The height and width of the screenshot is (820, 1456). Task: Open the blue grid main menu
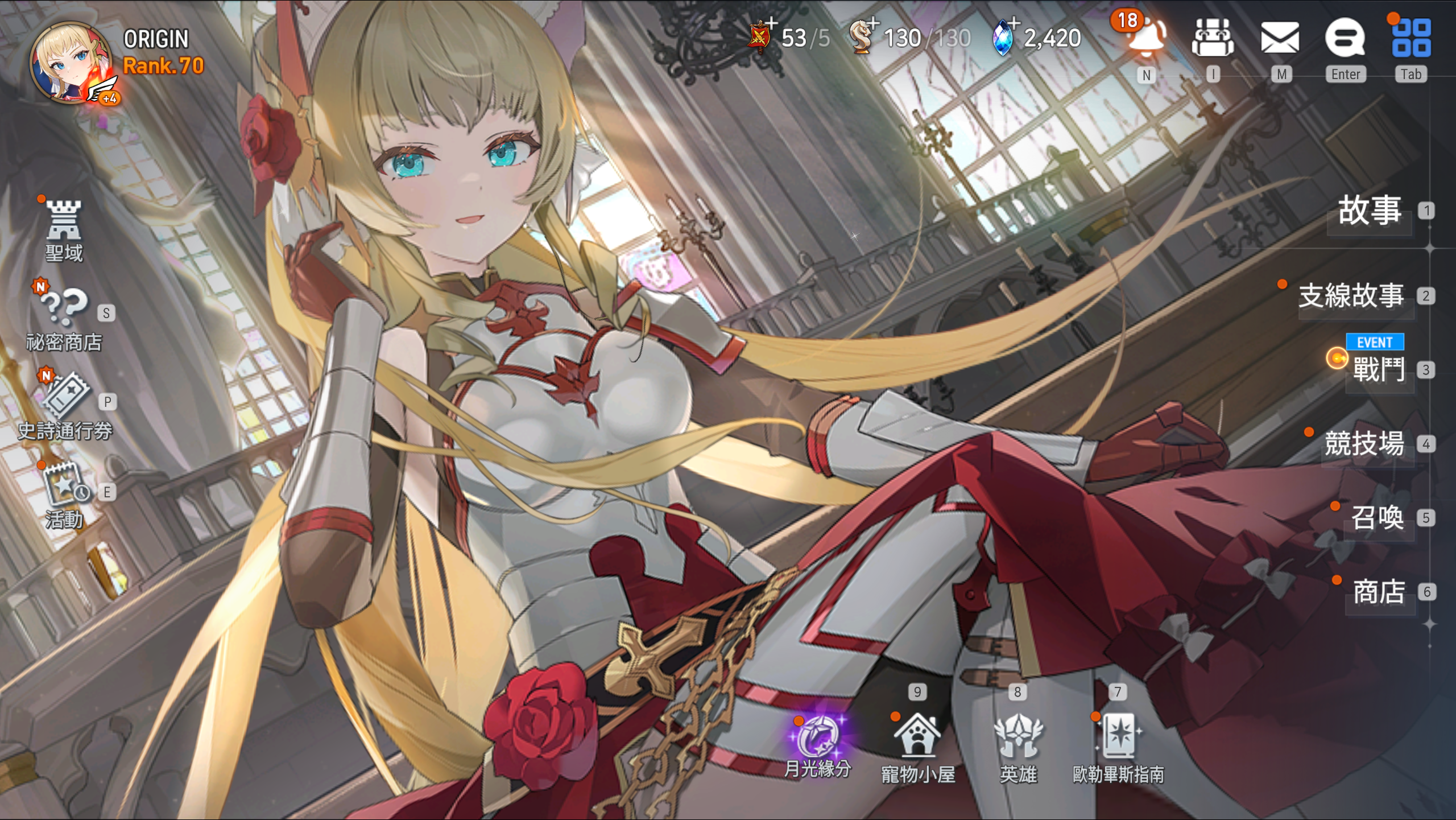[1411, 39]
